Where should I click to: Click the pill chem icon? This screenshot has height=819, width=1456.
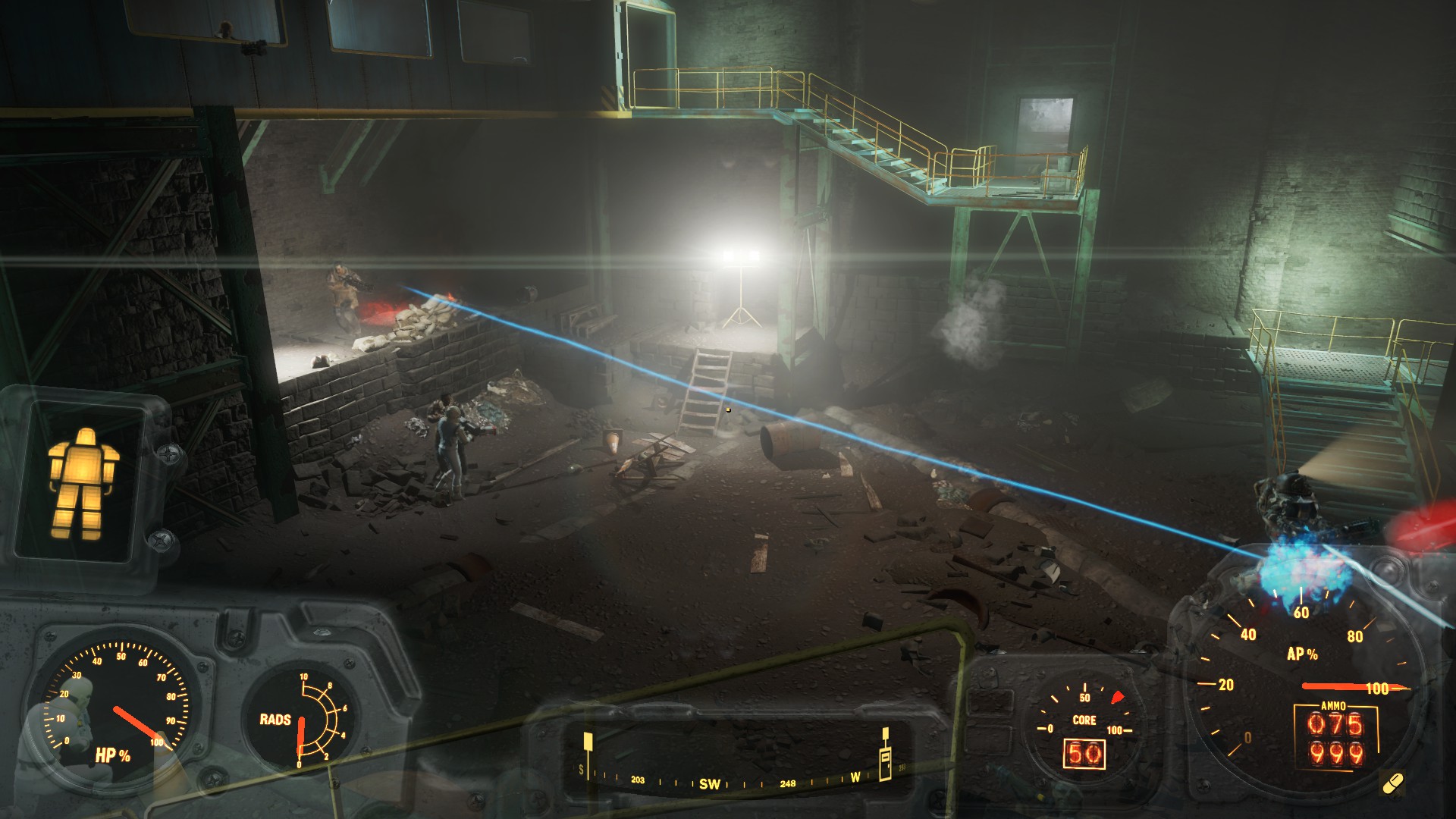point(1393,783)
